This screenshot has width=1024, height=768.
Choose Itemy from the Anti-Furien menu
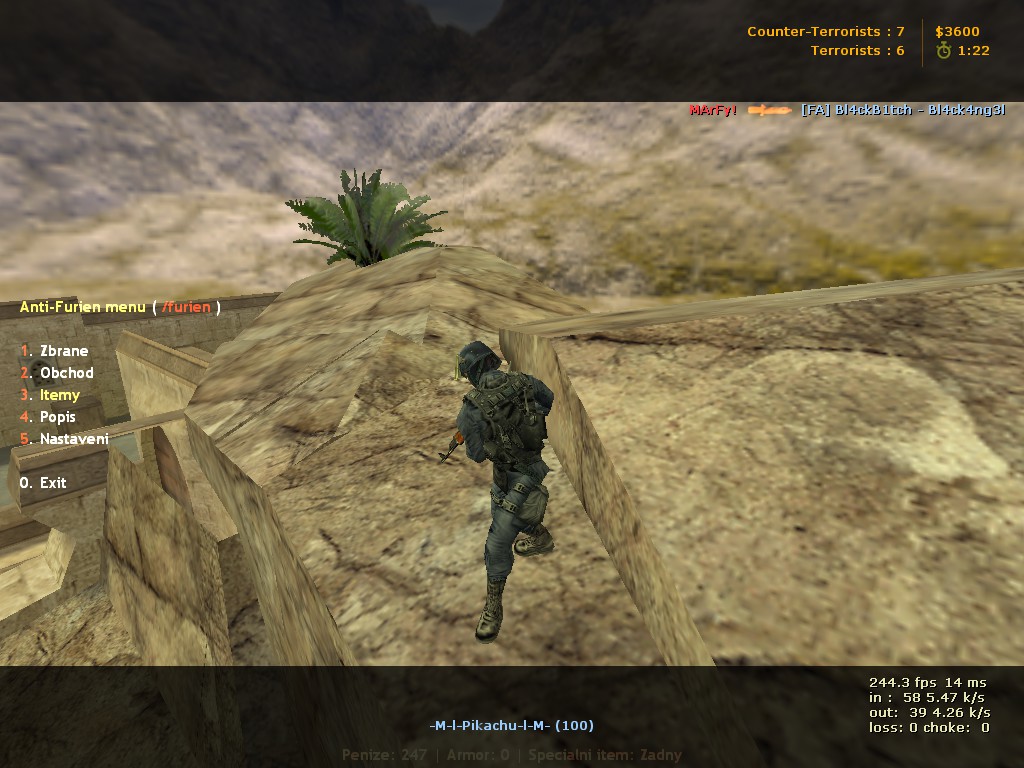pyautogui.click(x=60, y=395)
